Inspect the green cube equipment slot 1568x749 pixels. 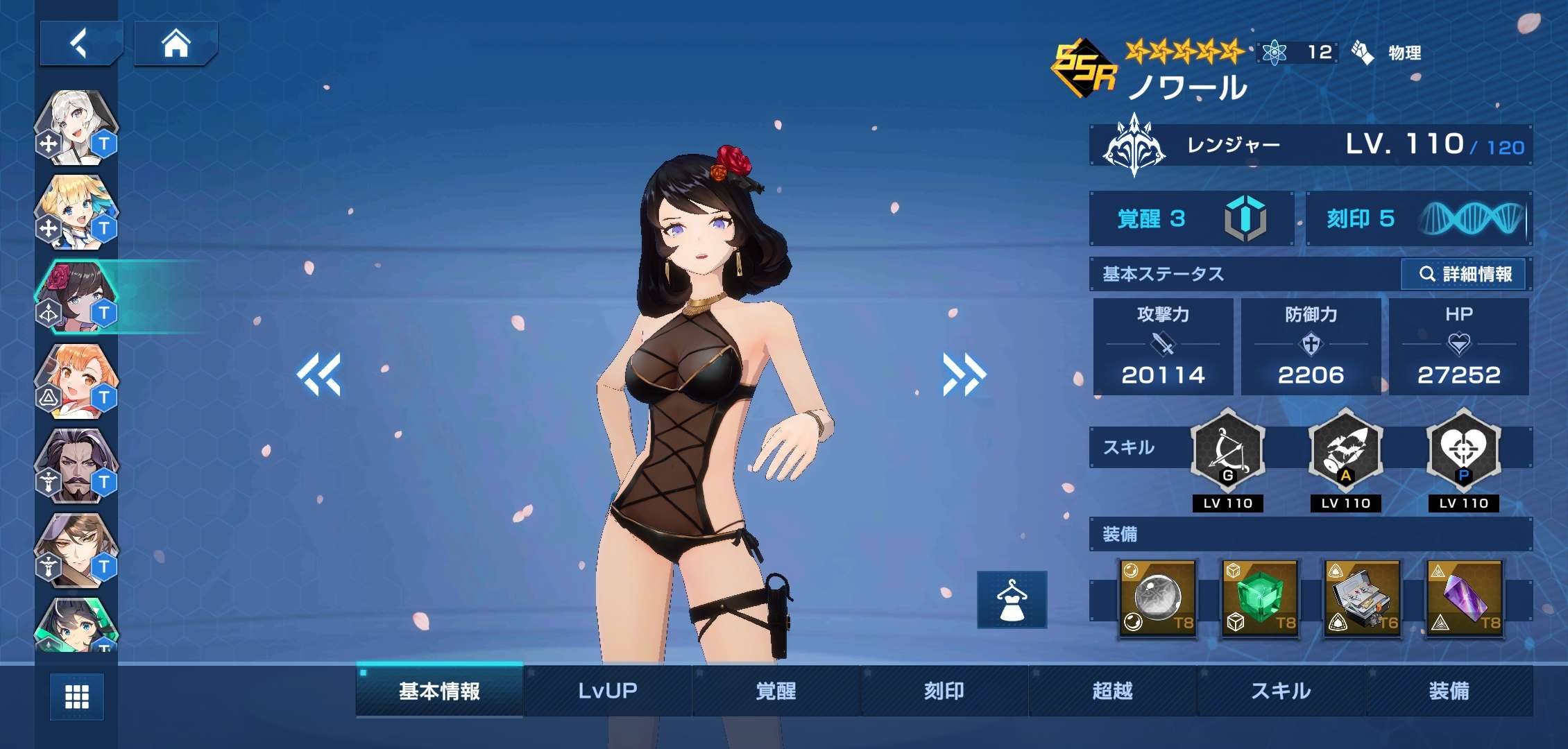tap(1259, 598)
